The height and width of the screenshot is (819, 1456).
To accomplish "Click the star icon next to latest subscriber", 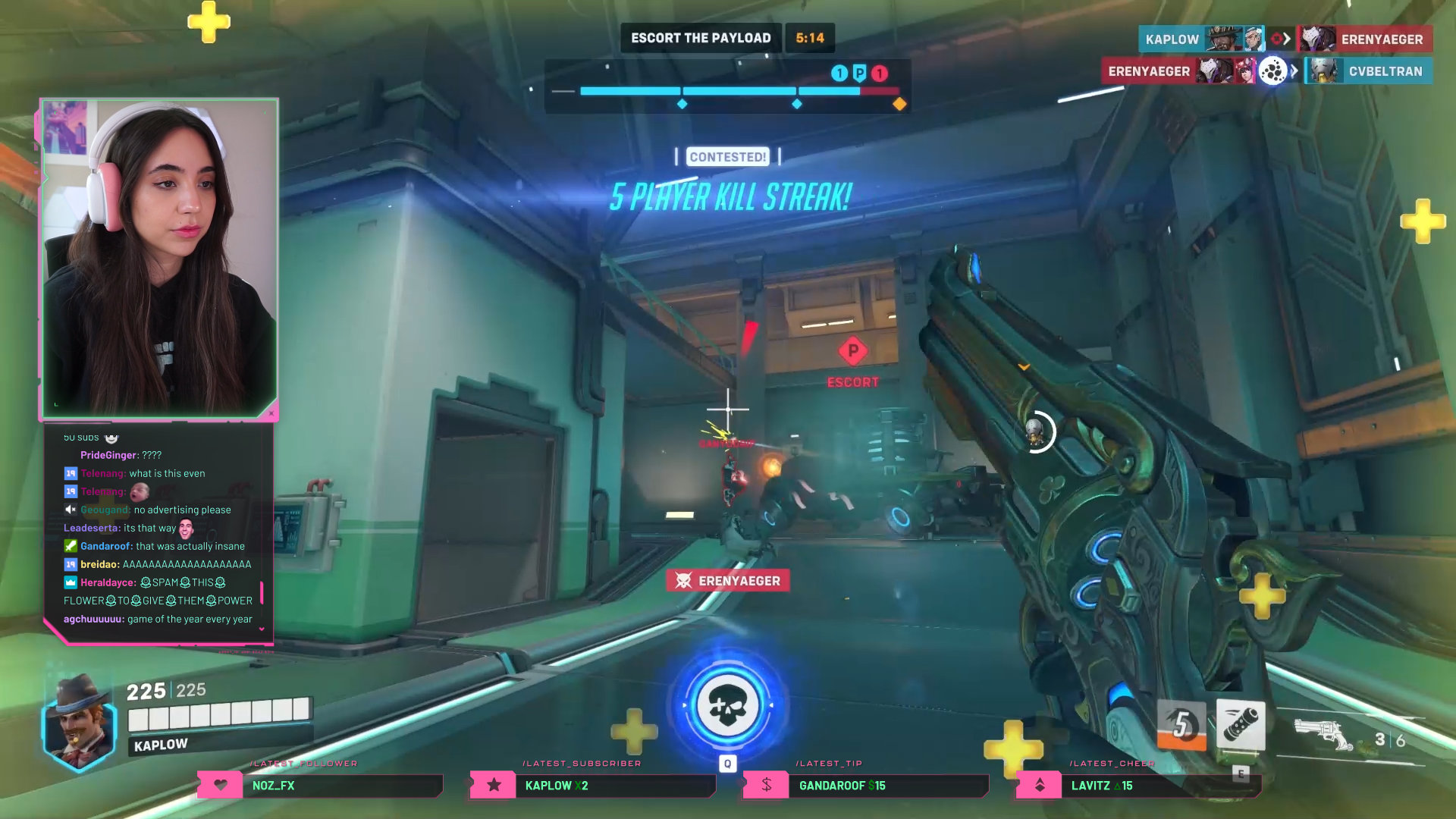I will (x=493, y=786).
